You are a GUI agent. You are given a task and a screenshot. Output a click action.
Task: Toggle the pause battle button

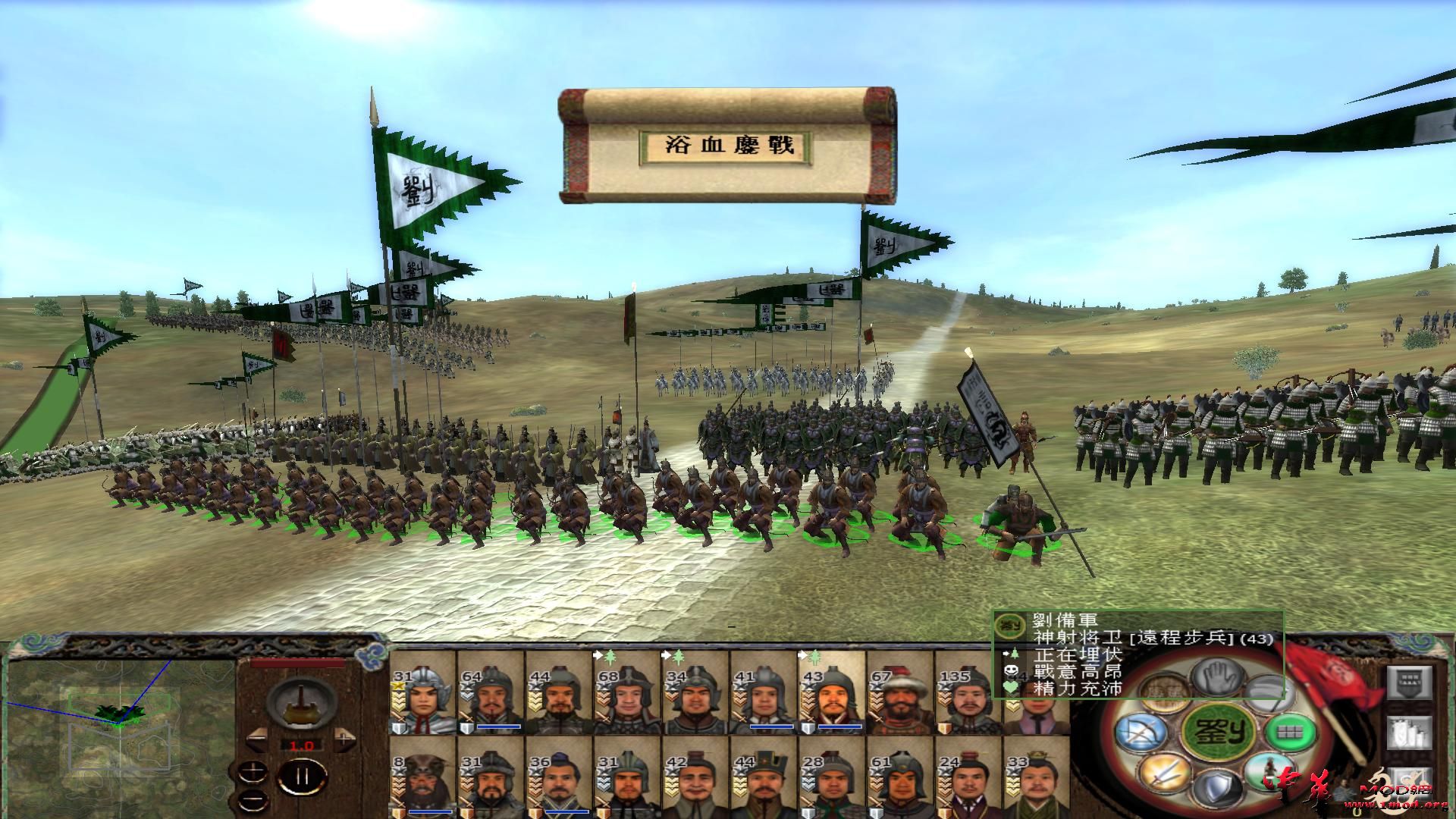point(302,777)
